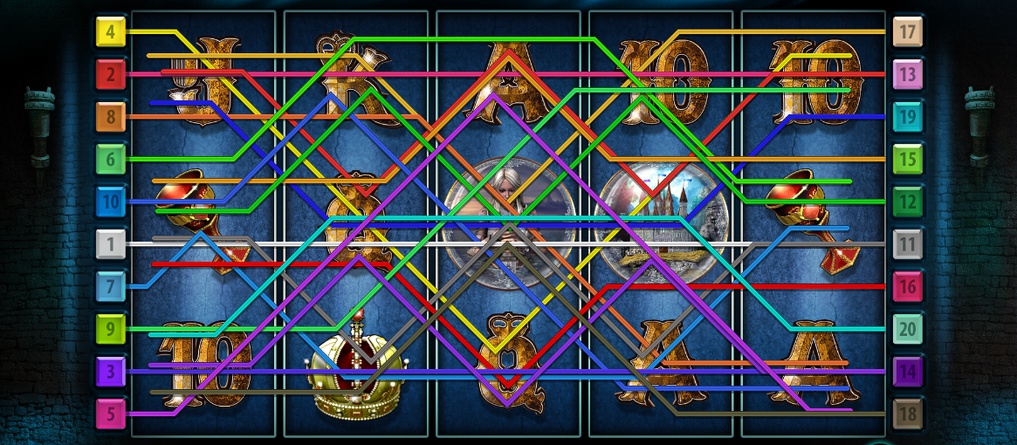
Task: Choose the white payline 1 button
Action: pyautogui.click(x=110, y=243)
